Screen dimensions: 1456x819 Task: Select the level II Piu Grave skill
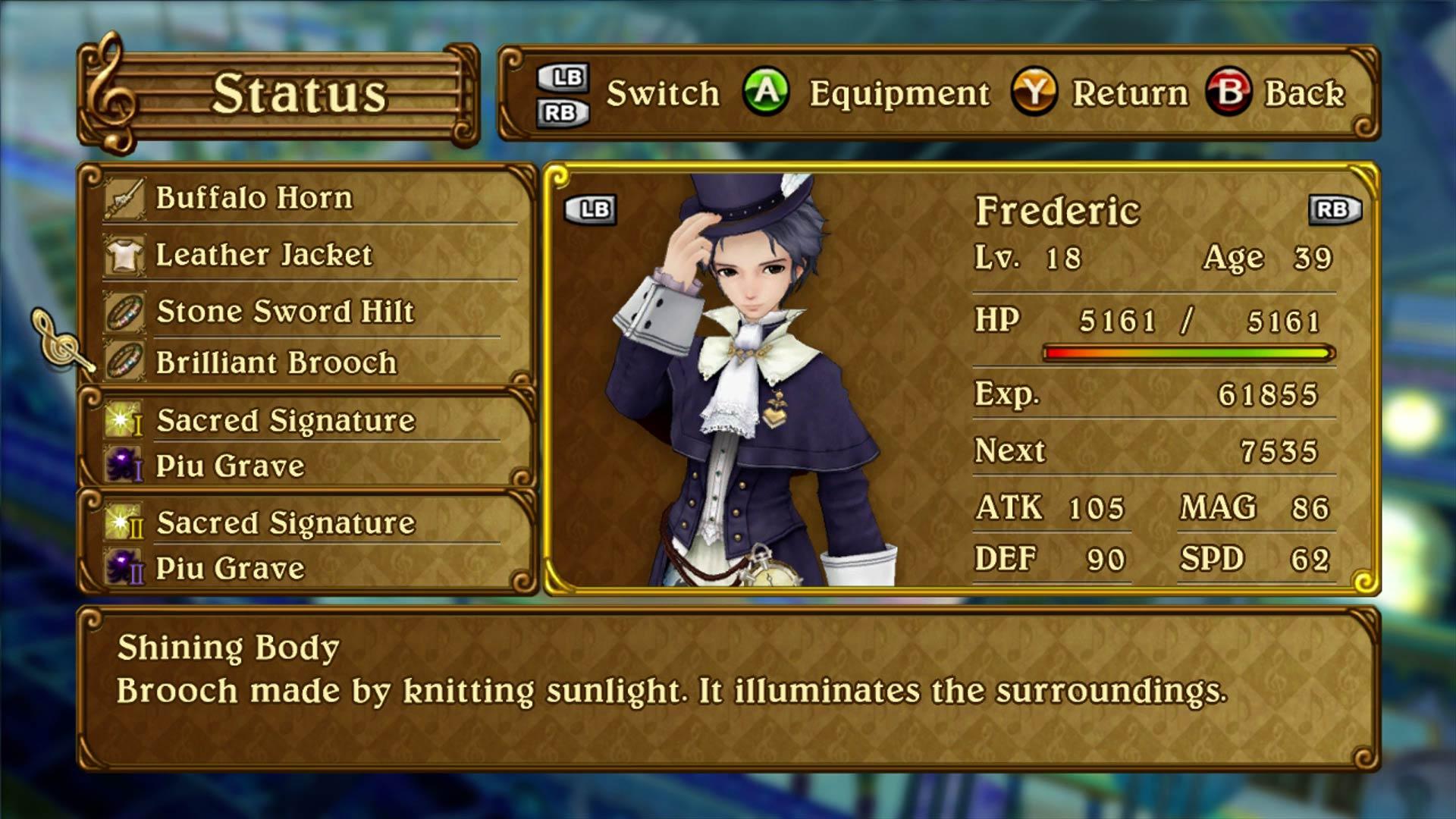(230, 569)
